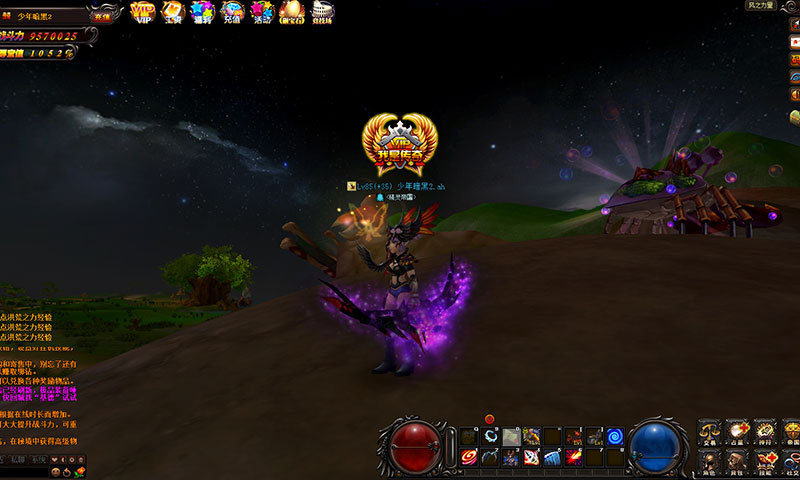
Task: Open the golden egg icon
Action: (x=291, y=12)
